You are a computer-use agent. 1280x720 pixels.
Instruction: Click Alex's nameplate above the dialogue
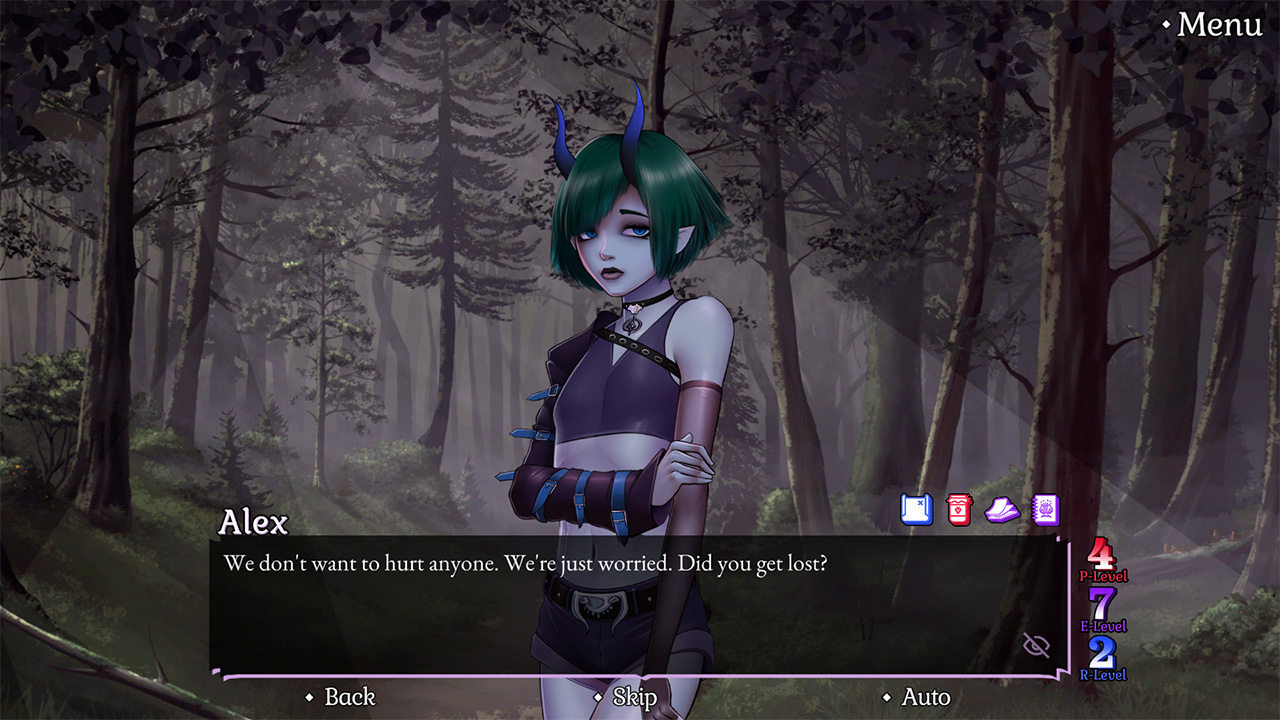coord(254,522)
